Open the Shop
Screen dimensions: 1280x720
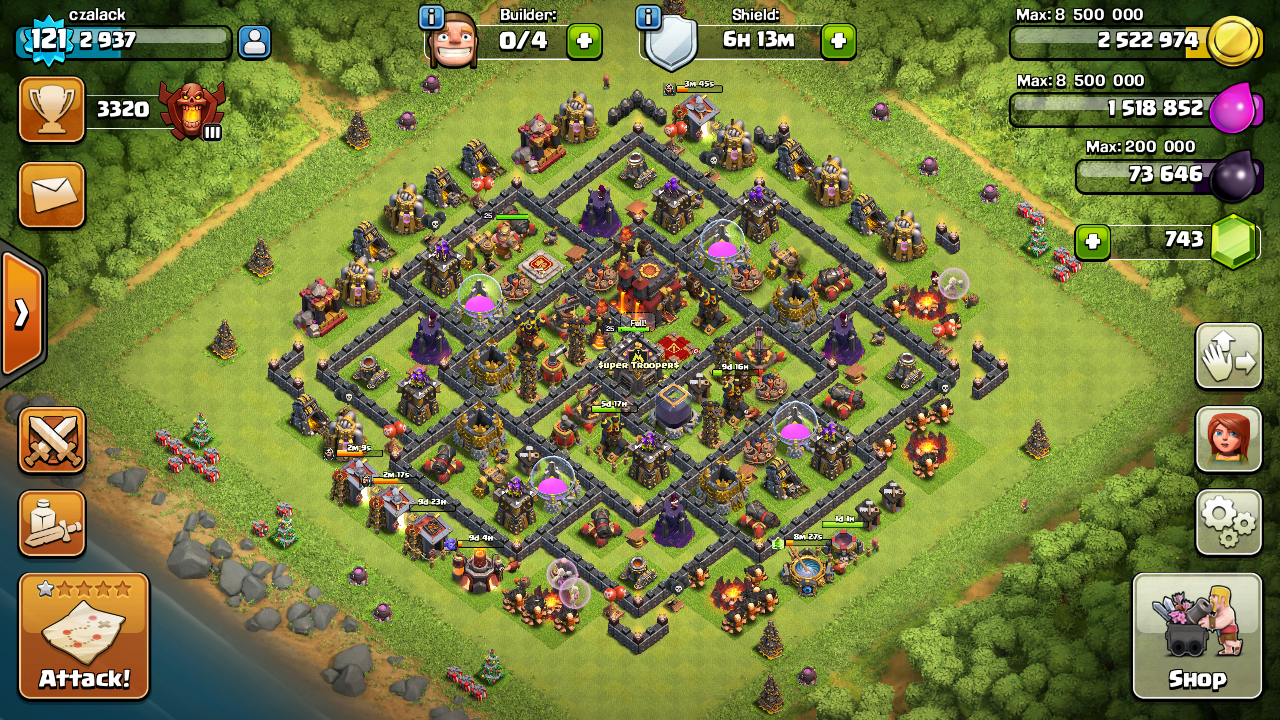coord(1196,636)
